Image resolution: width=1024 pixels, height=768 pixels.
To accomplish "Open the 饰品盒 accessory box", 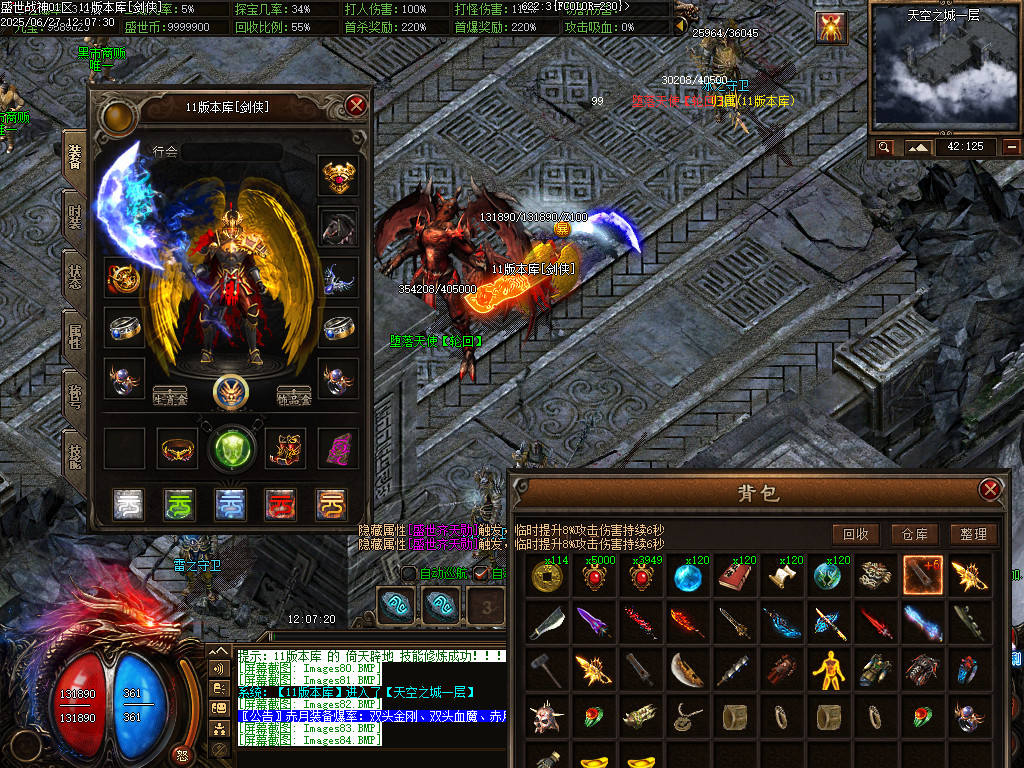I will (x=294, y=396).
